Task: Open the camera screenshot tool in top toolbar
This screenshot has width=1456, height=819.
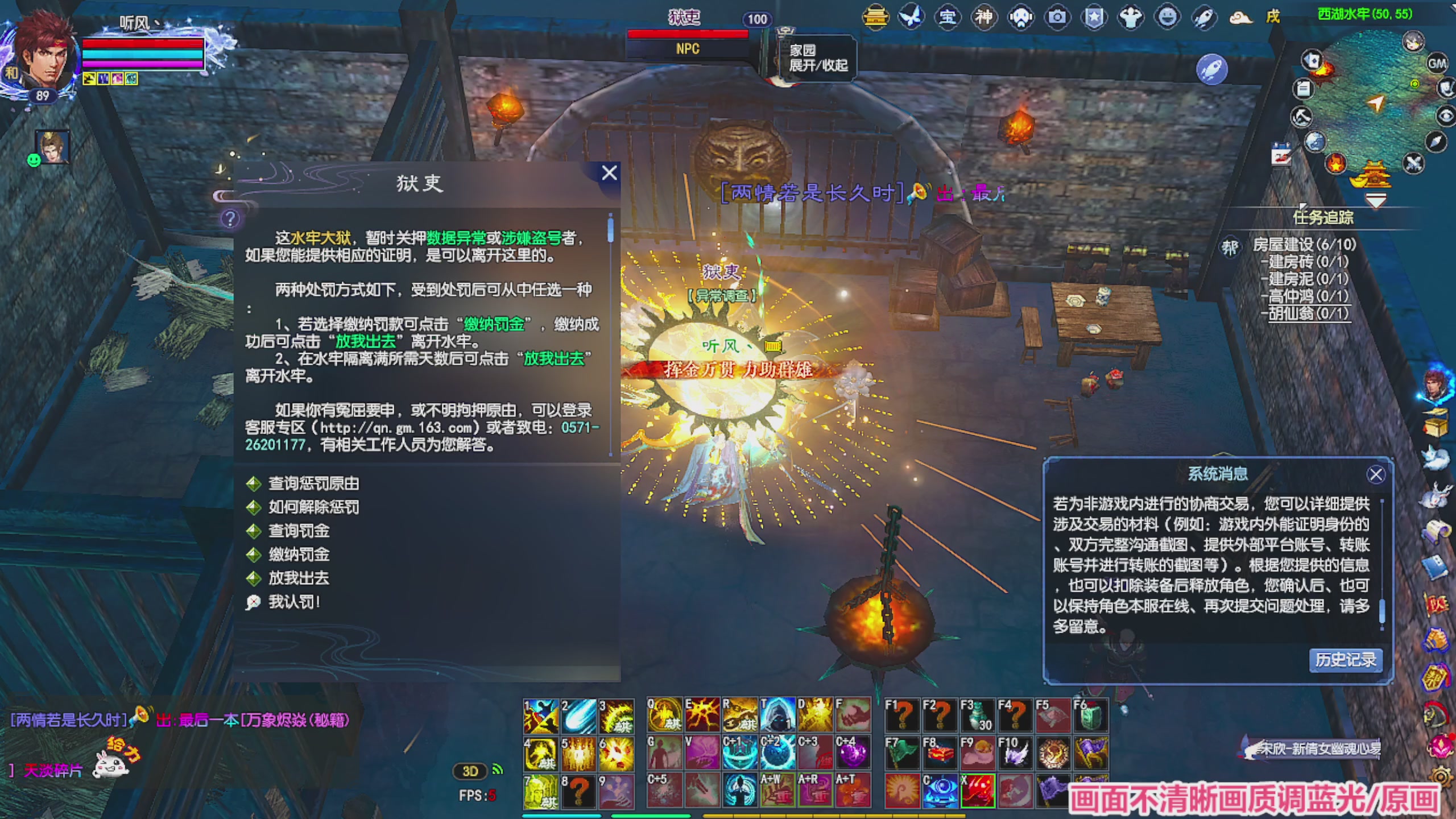Action: [x=1057, y=17]
